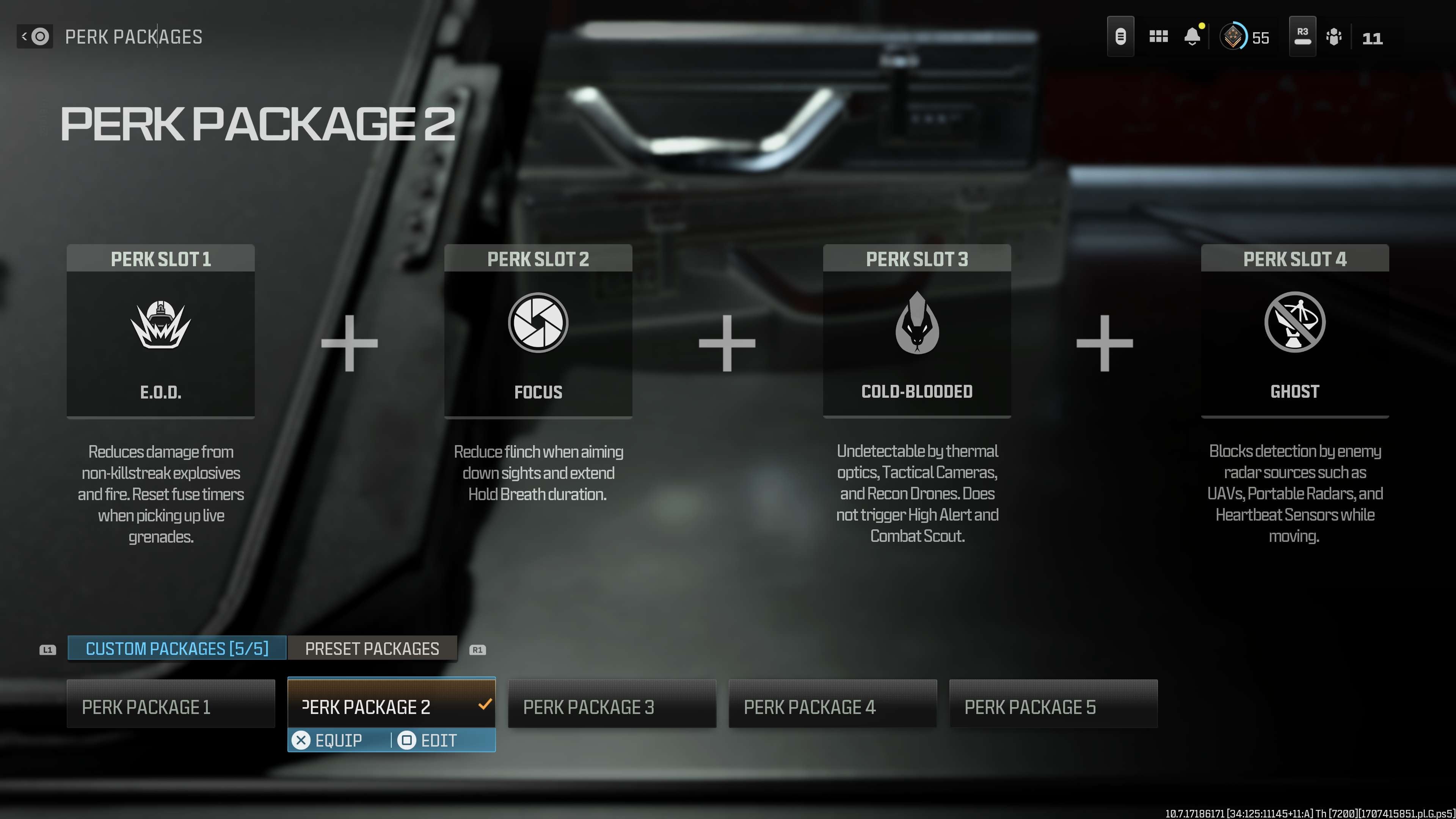1456x819 pixels.
Task: Switch to Preset Packages tab
Action: pos(372,648)
